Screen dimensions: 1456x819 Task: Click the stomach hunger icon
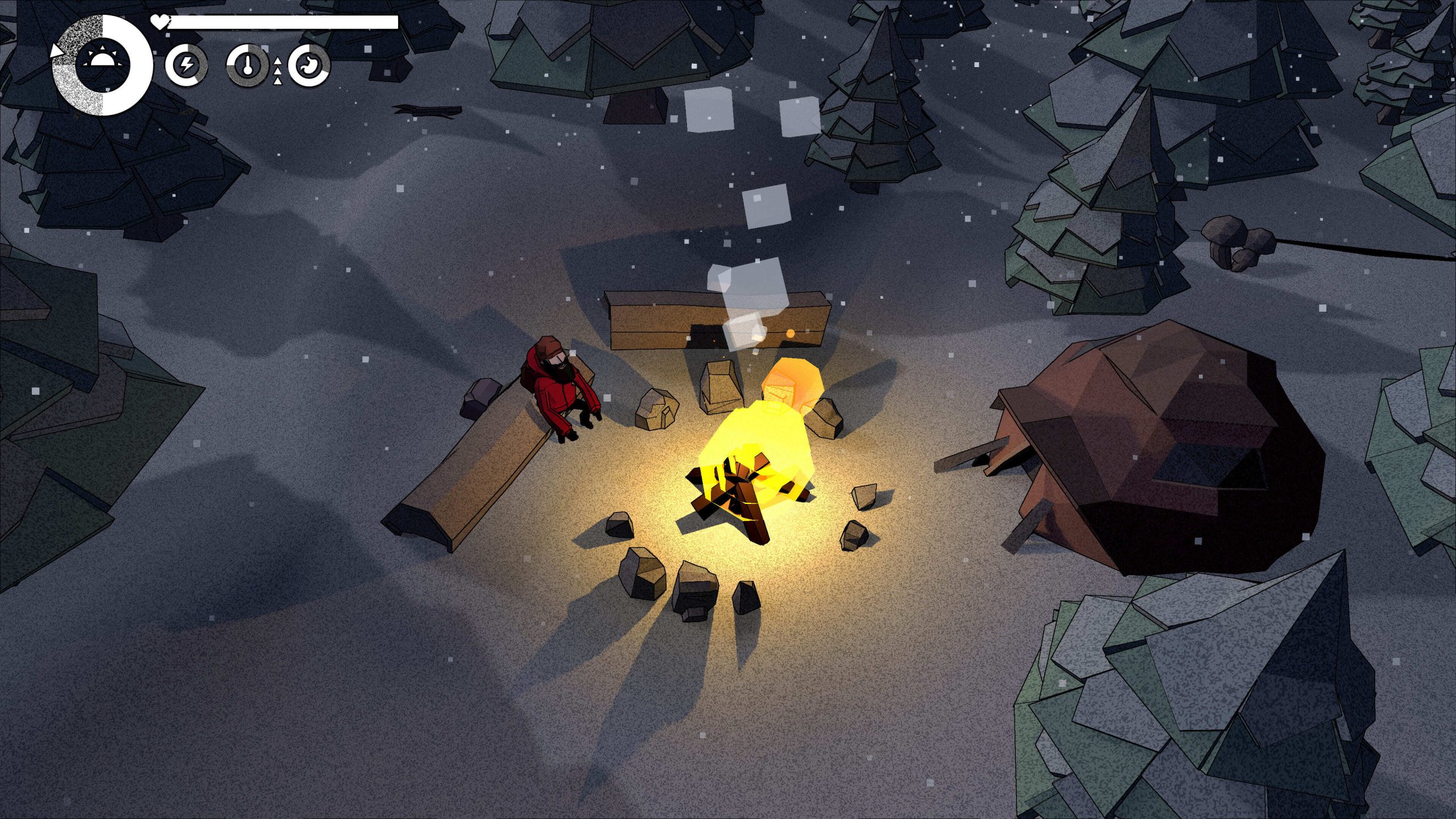309,65
